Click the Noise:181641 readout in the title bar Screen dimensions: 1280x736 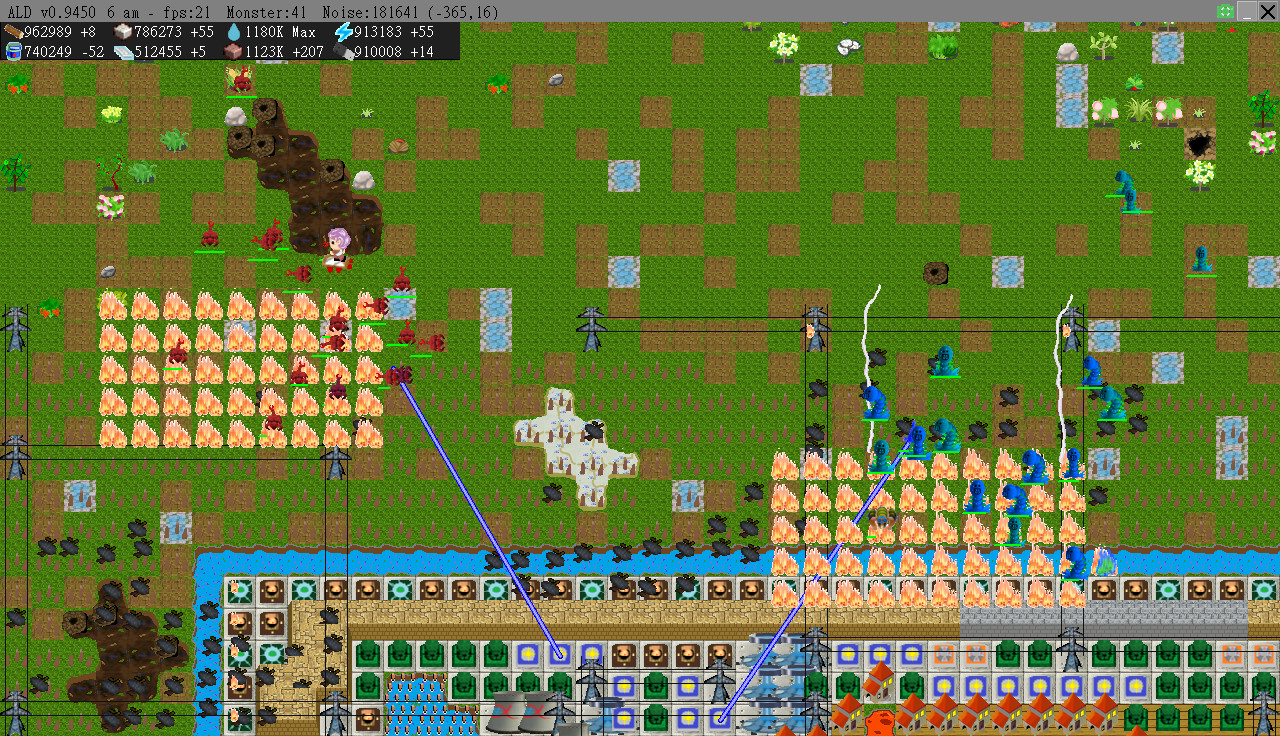click(372, 9)
